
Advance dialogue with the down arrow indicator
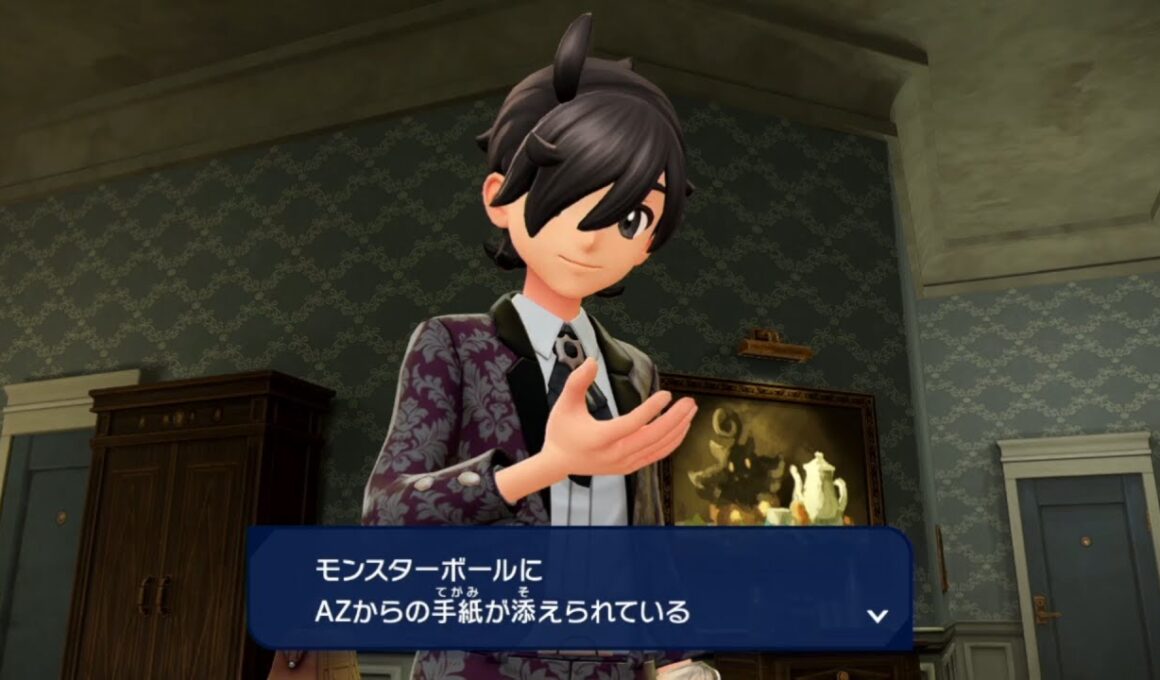point(877,615)
